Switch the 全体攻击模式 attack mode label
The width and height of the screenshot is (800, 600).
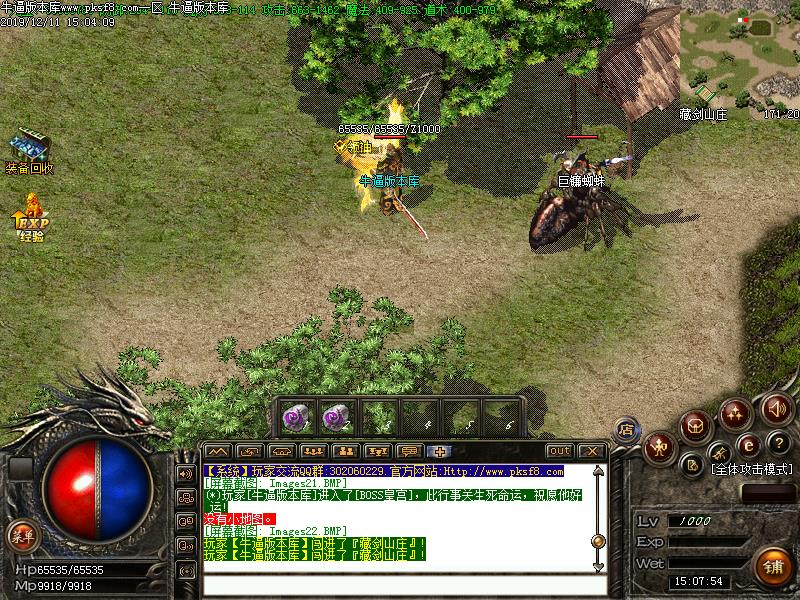tap(750, 469)
